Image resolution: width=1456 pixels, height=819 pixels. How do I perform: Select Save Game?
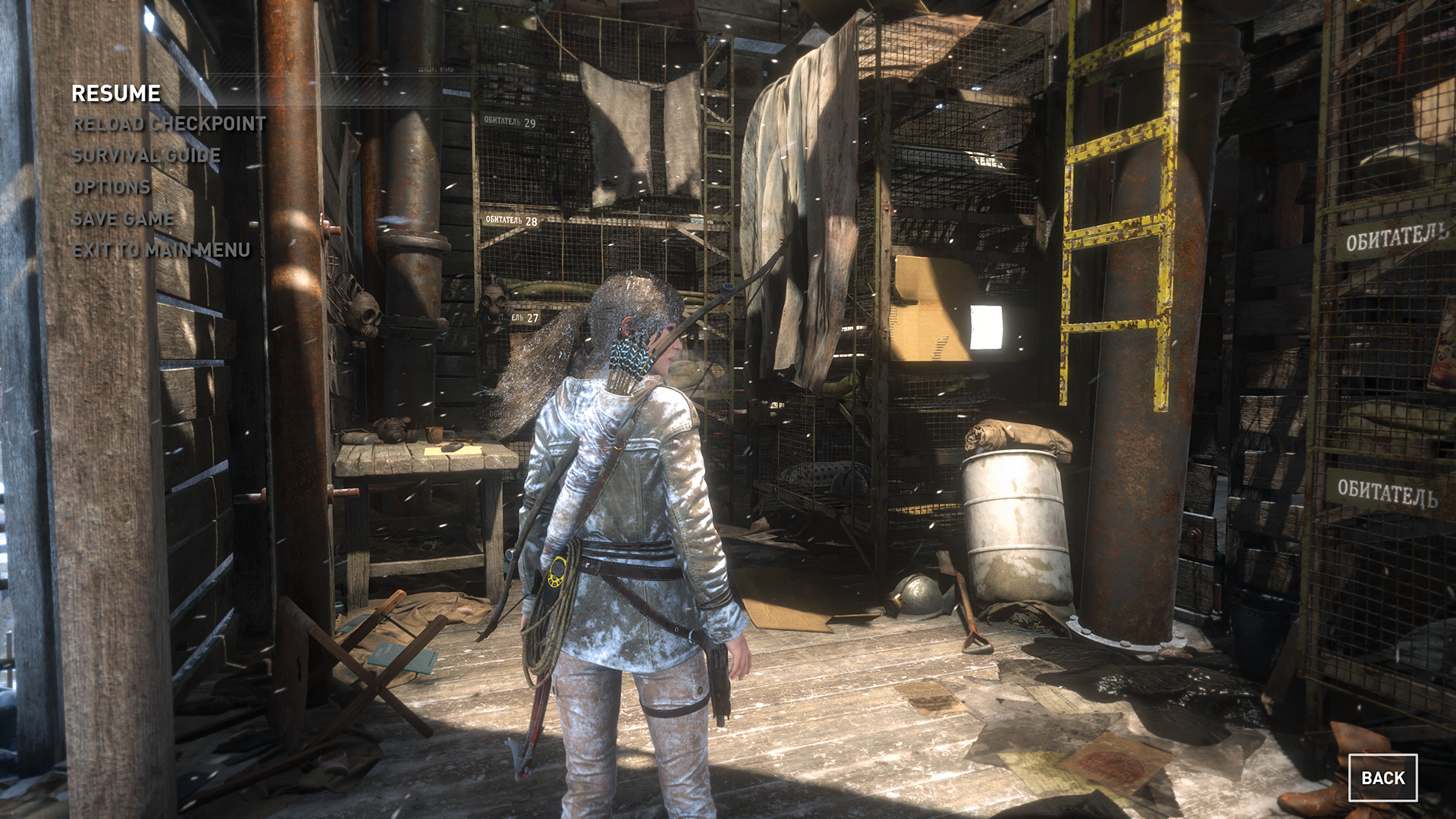coord(124,219)
